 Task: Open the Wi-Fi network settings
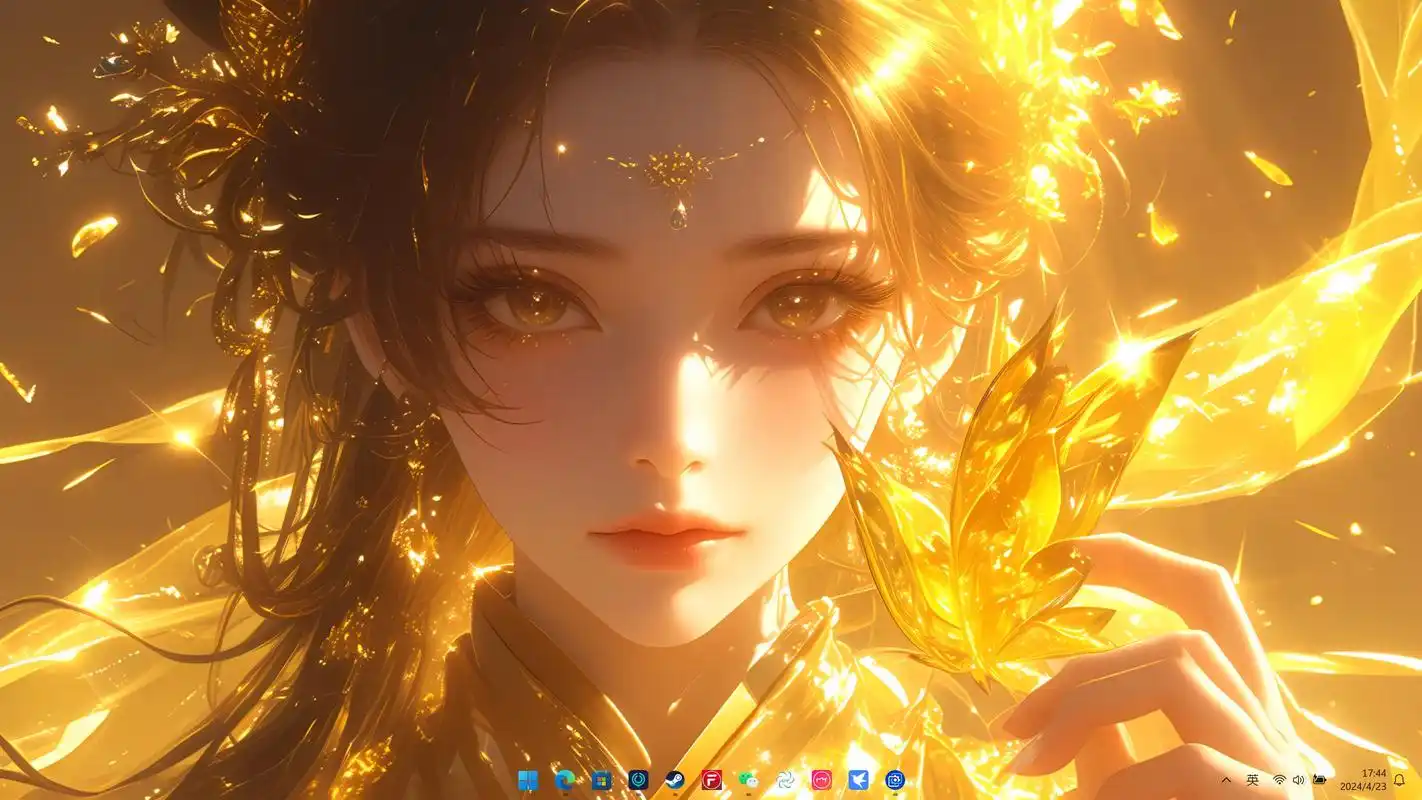(x=1279, y=780)
